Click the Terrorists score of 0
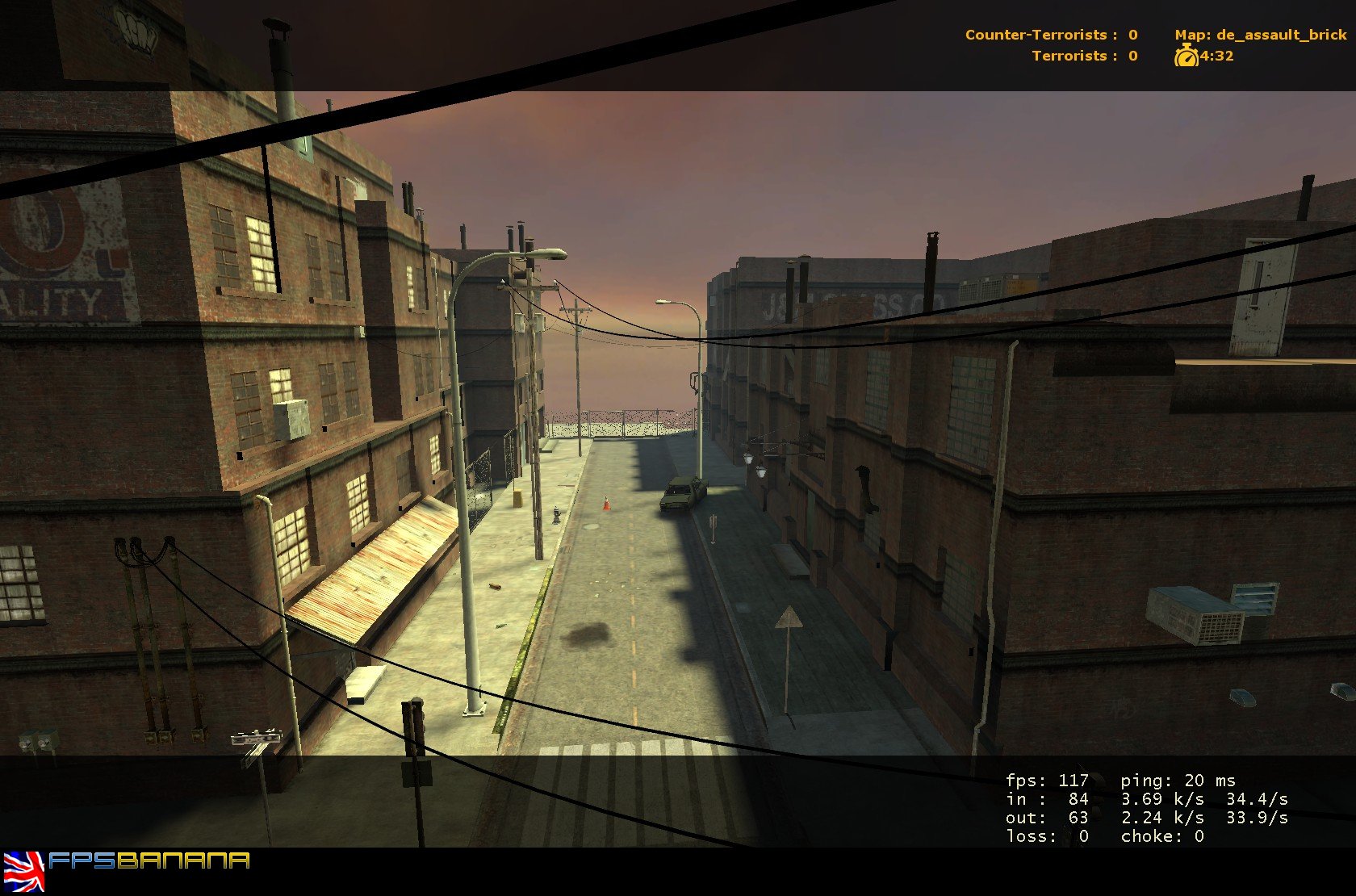 click(x=1132, y=57)
